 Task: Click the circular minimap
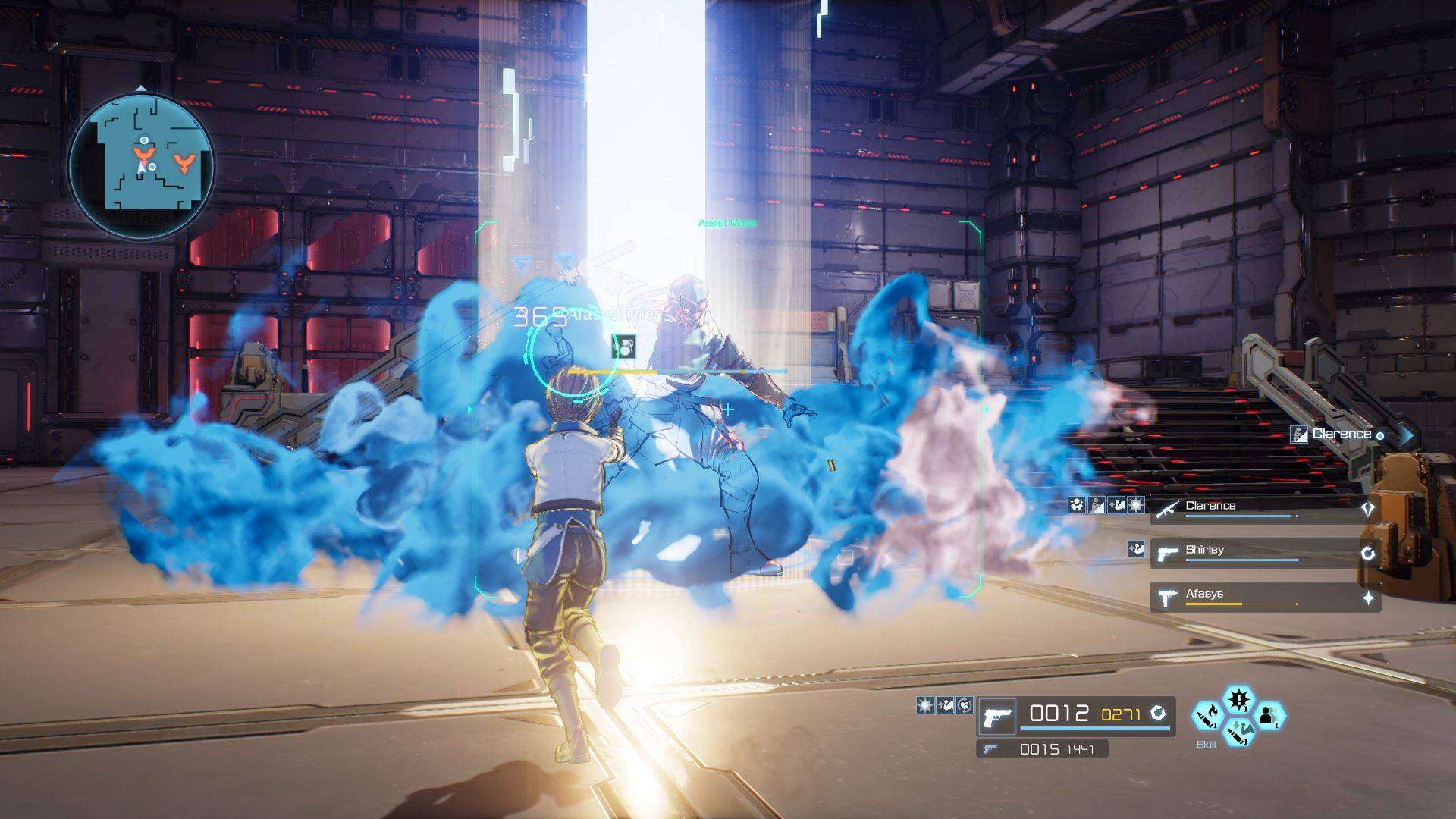tap(141, 165)
